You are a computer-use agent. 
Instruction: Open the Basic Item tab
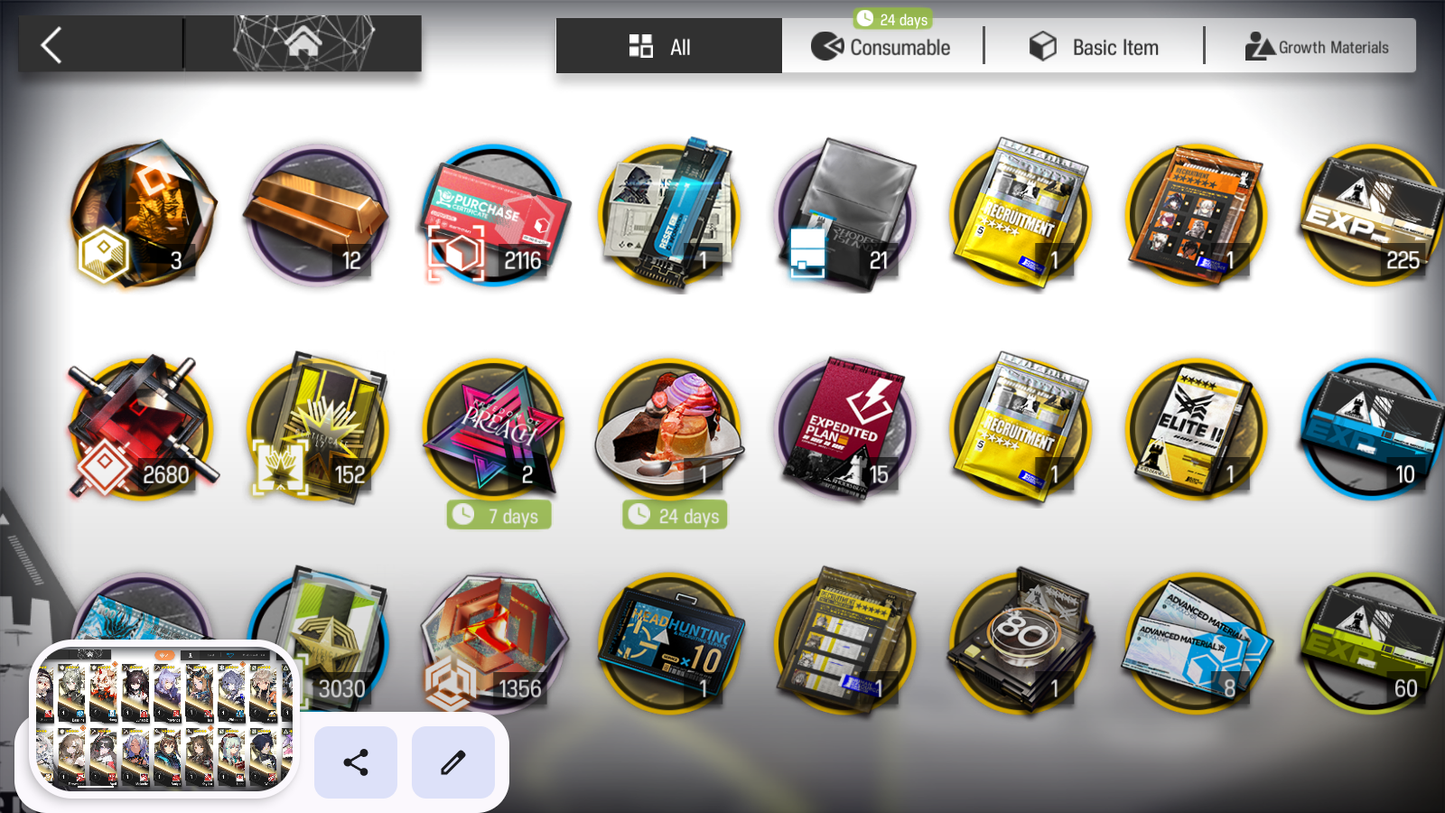click(1094, 47)
